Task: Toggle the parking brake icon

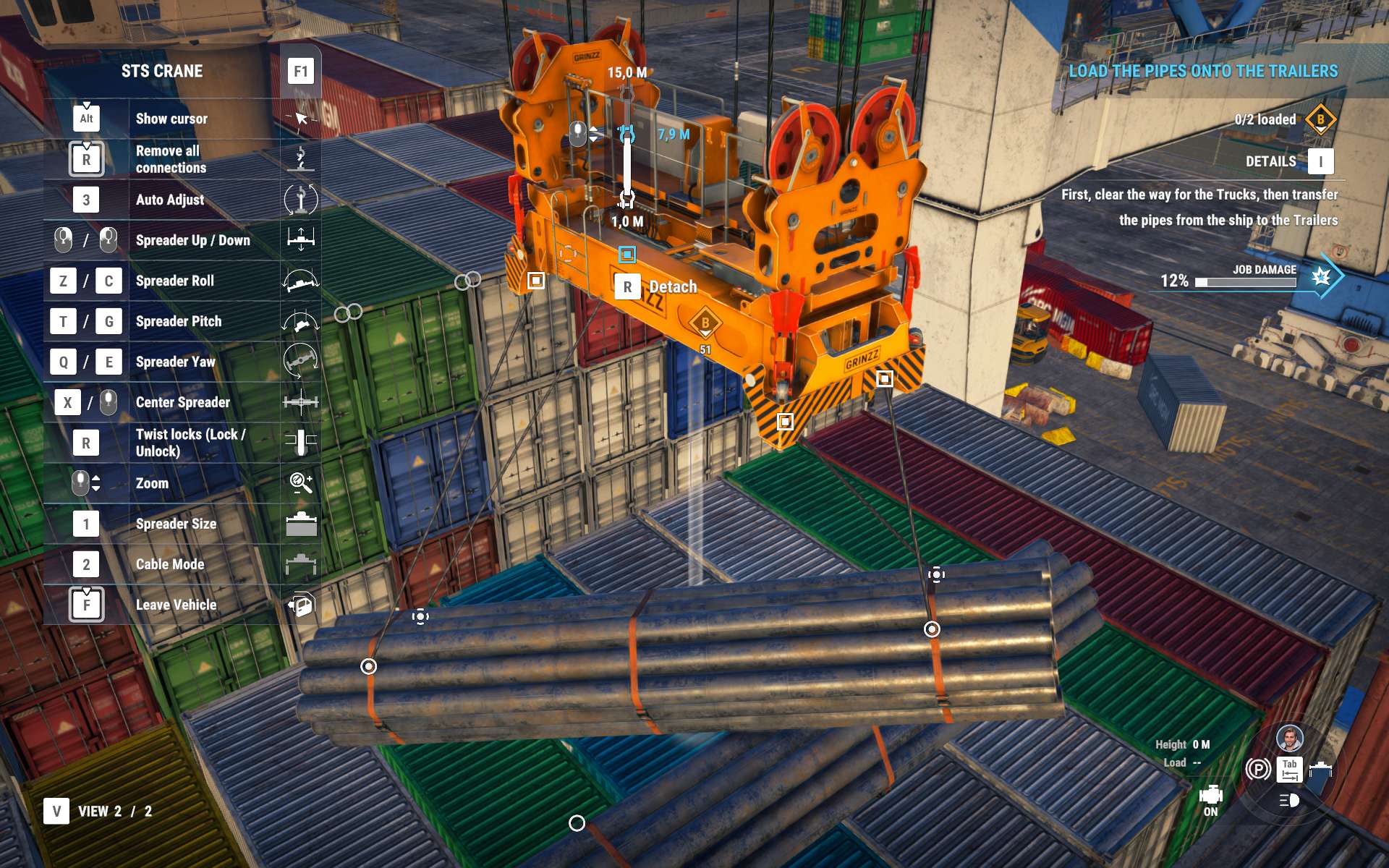Action: pyautogui.click(x=1258, y=768)
